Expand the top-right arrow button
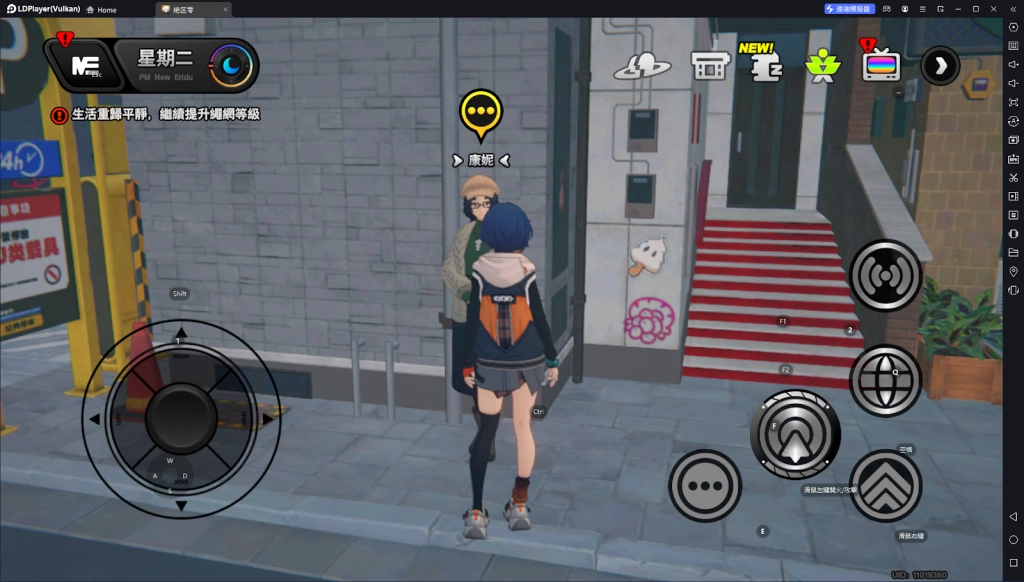The image size is (1024, 582). click(x=939, y=66)
